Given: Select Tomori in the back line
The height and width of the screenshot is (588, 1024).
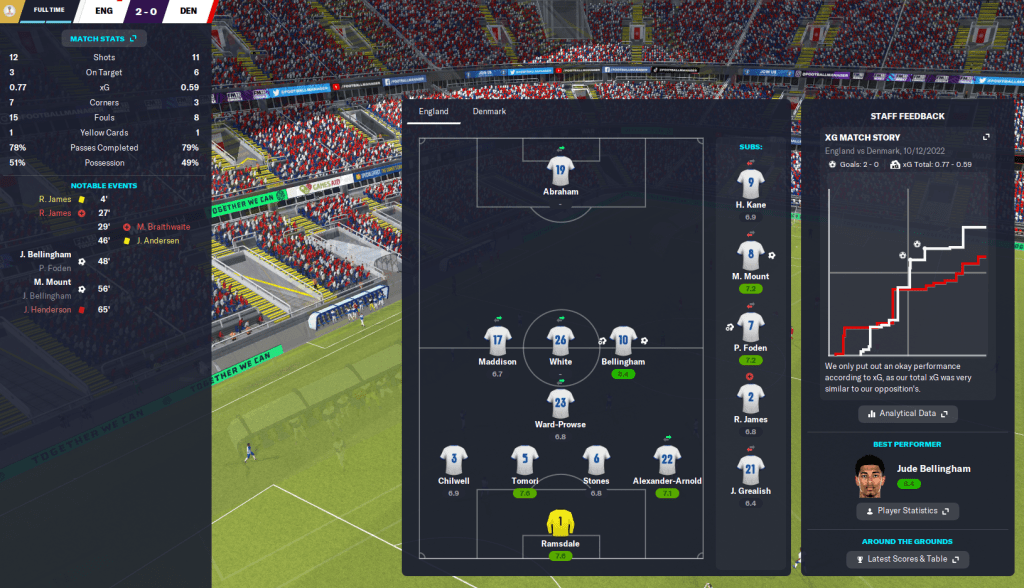Looking at the screenshot, I should pyautogui.click(x=525, y=459).
